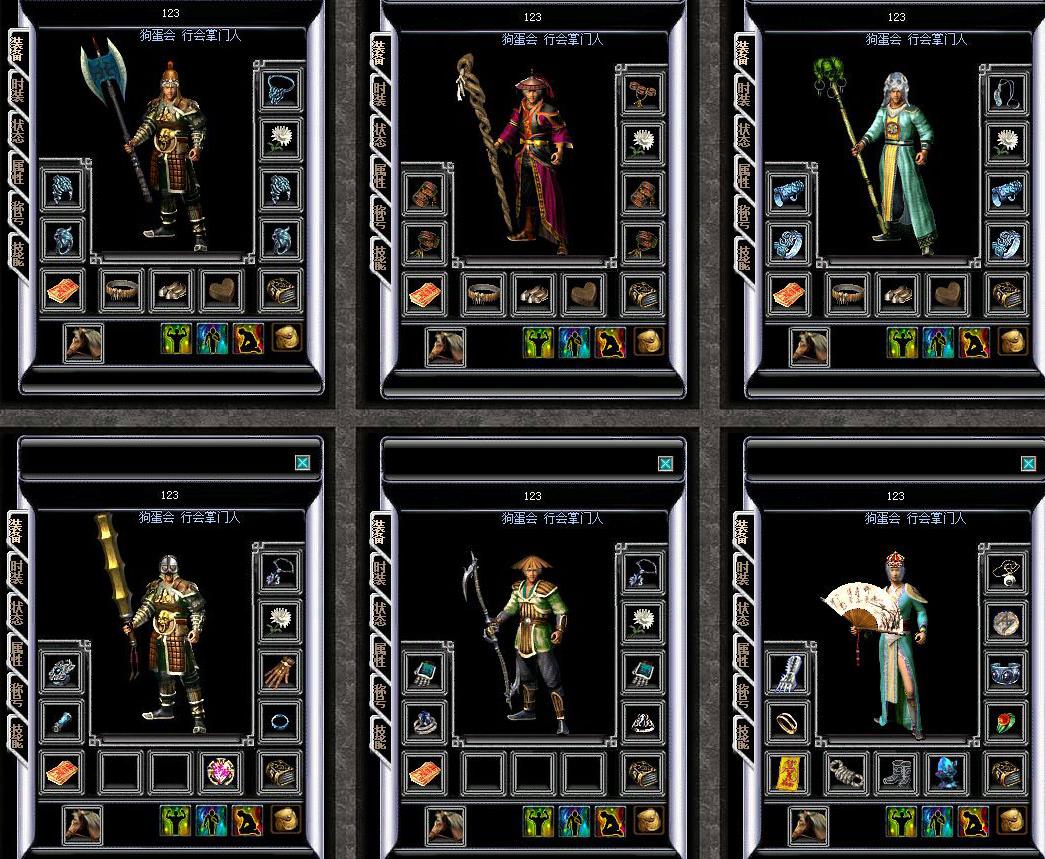The height and width of the screenshot is (859, 1045).
Task: Select the gold ring slot beside the fan lady
Action: coord(788,720)
